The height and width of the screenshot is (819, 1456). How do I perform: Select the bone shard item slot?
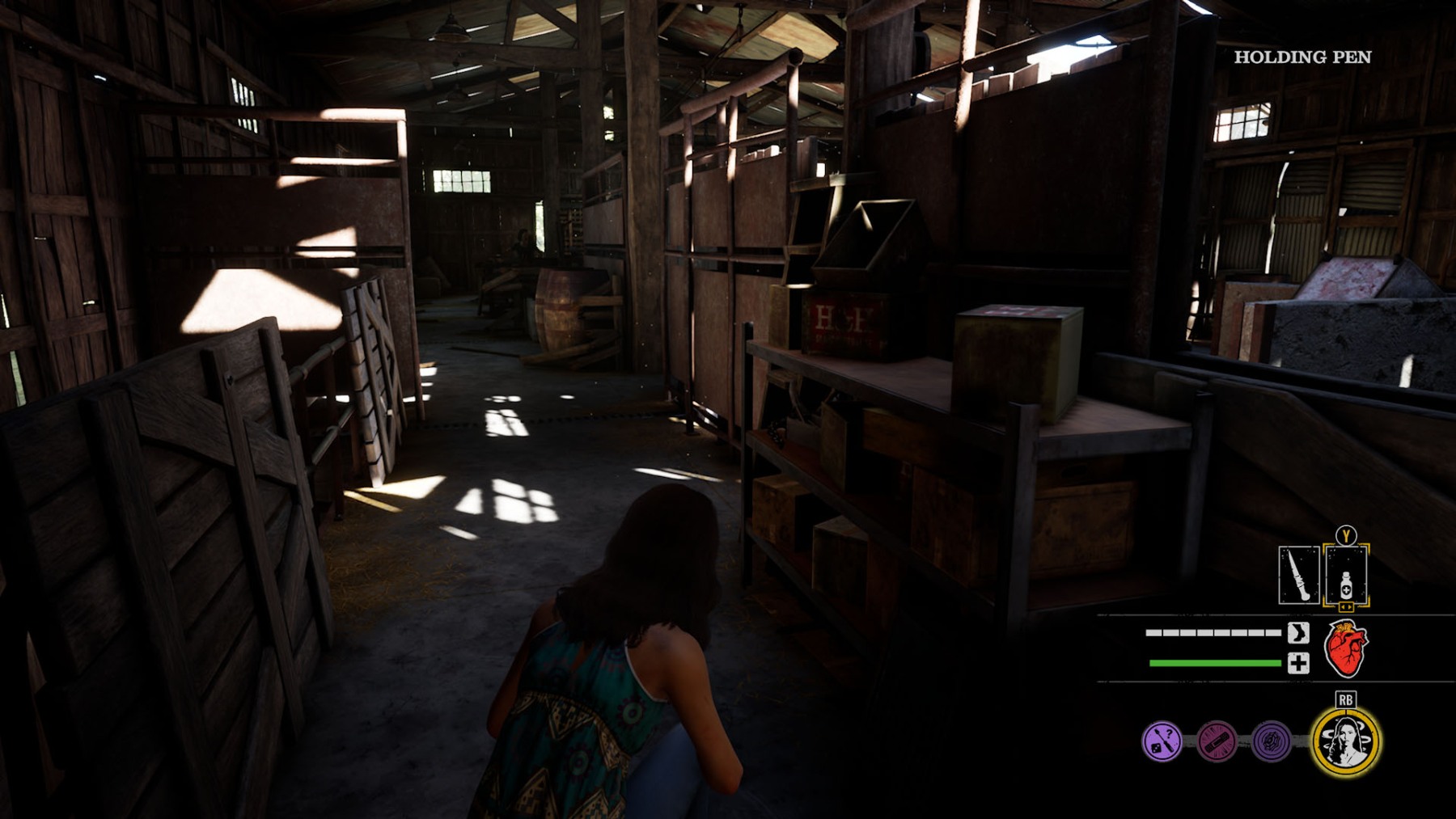(1298, 575)
